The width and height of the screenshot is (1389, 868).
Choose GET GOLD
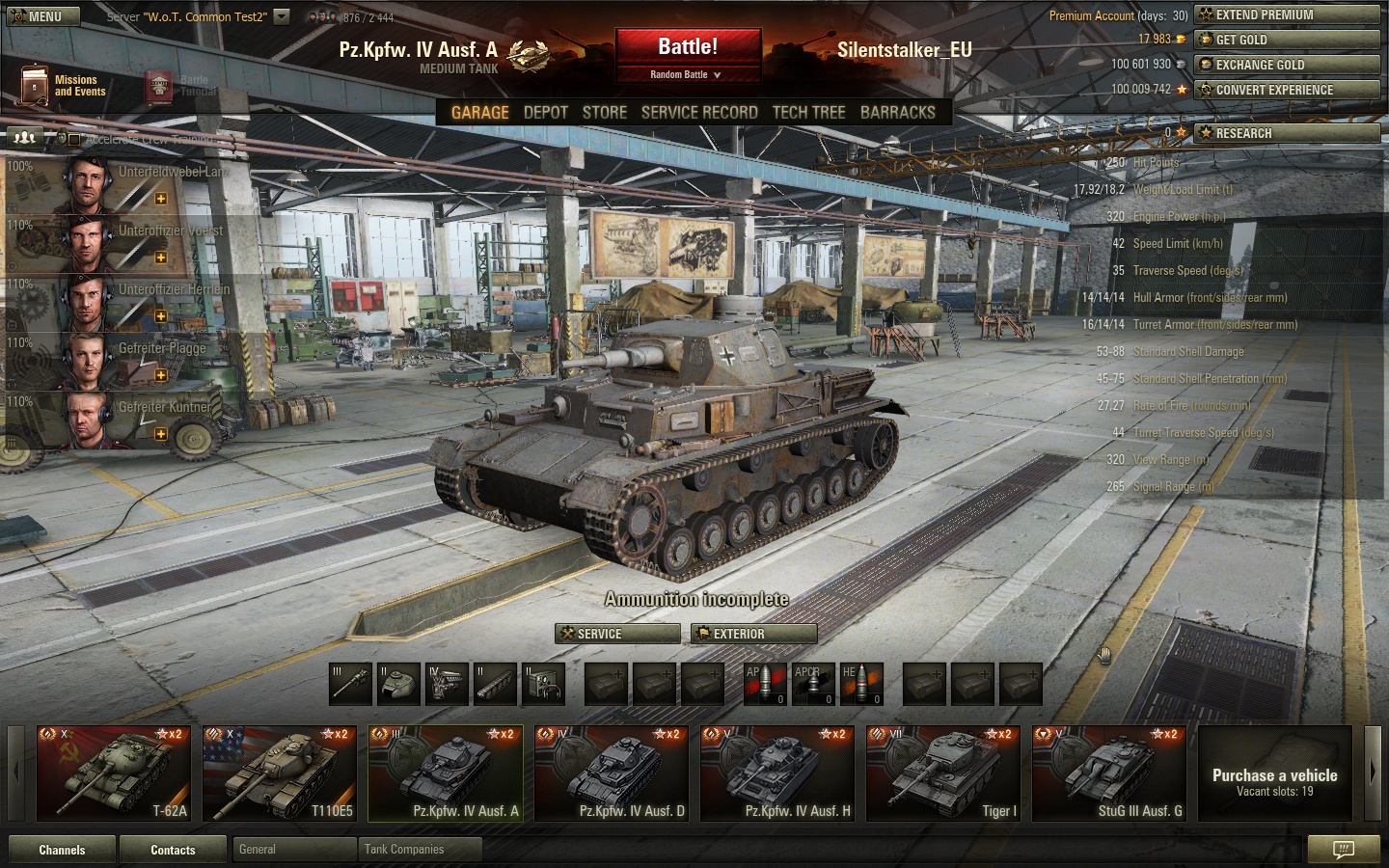click(x=1287, y=40)
